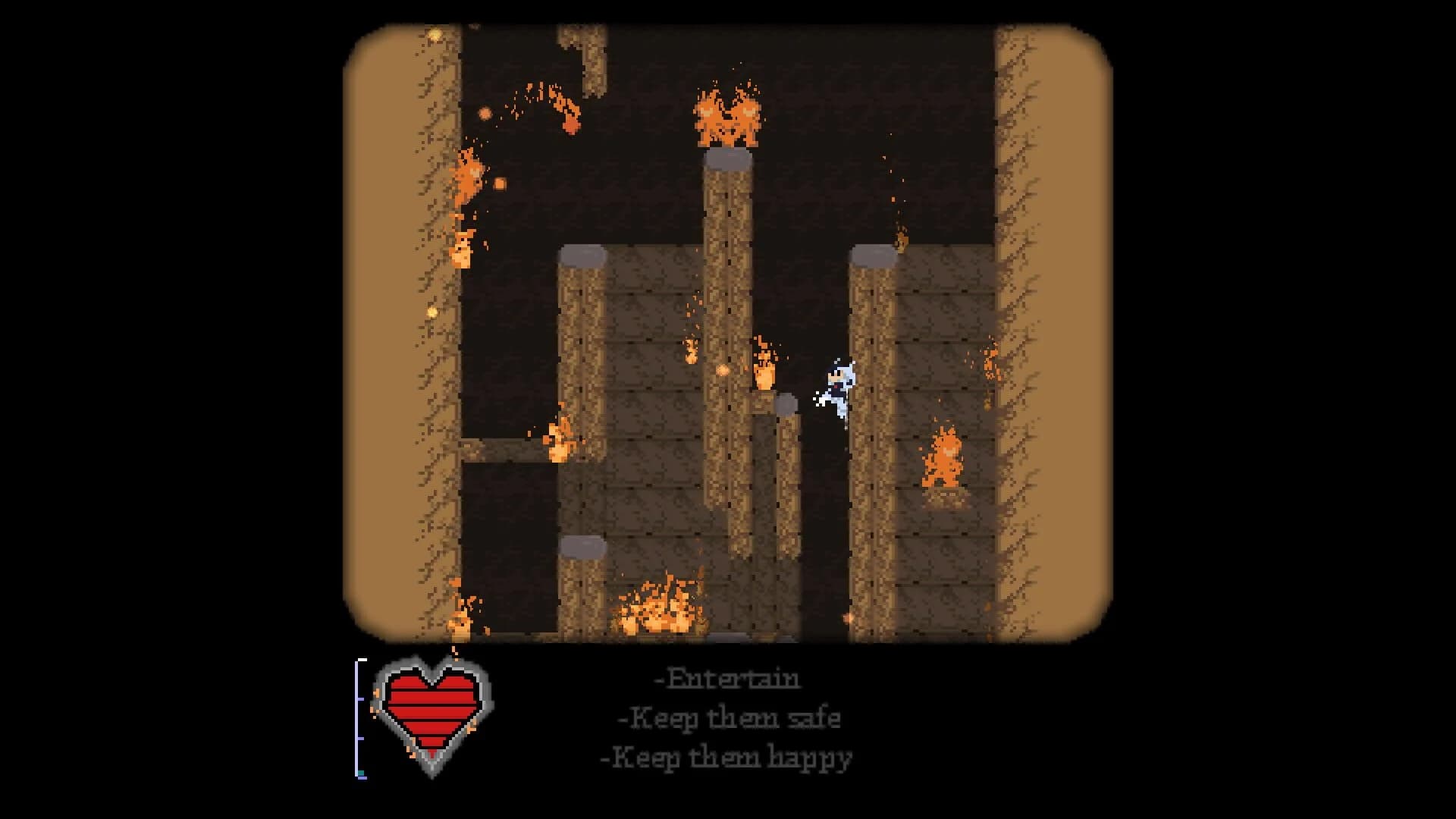Click the flame creature on the pedestal

pos(943,459)
